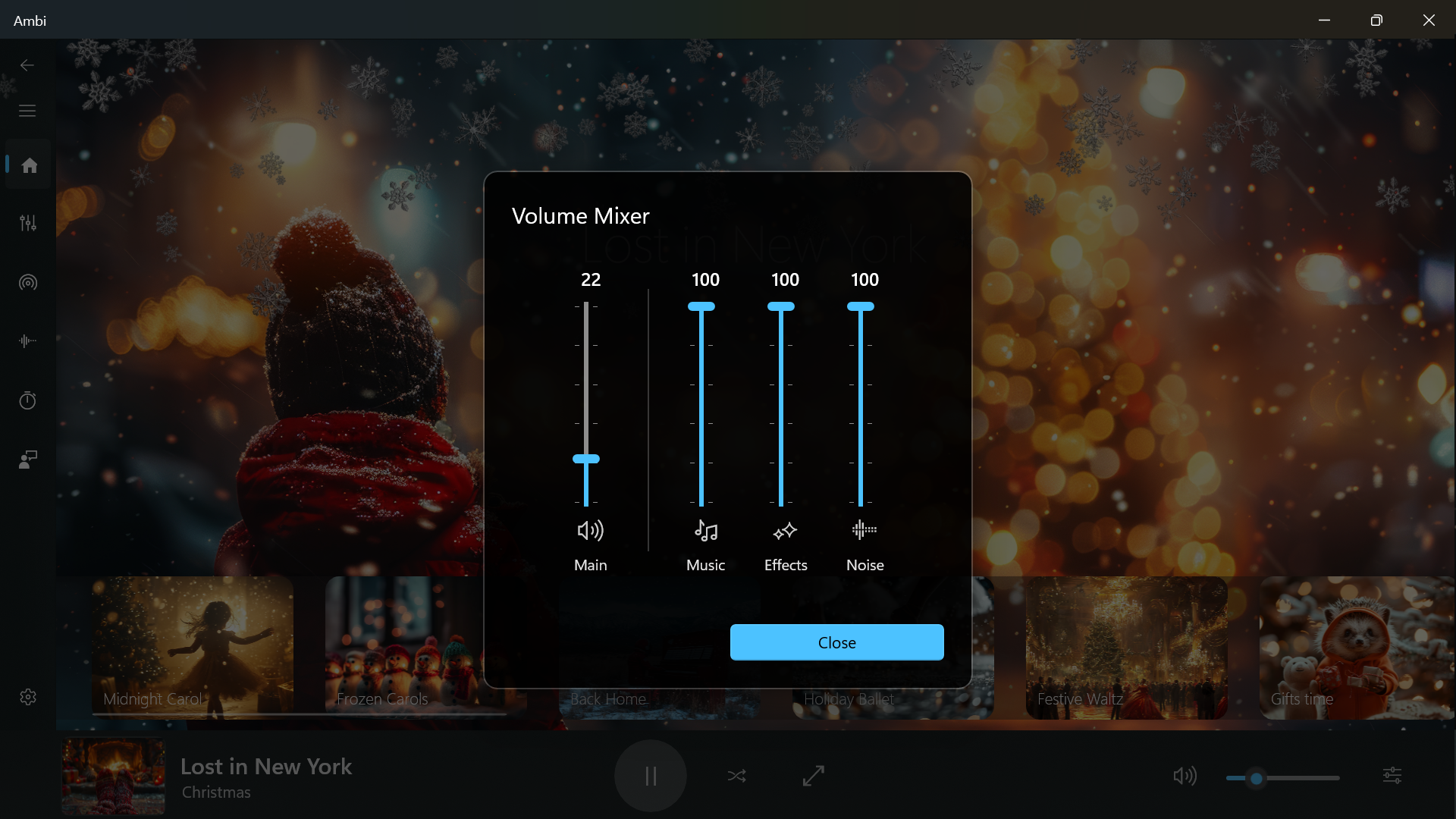Select the narrator icon in the sidebar

(27, 459)
